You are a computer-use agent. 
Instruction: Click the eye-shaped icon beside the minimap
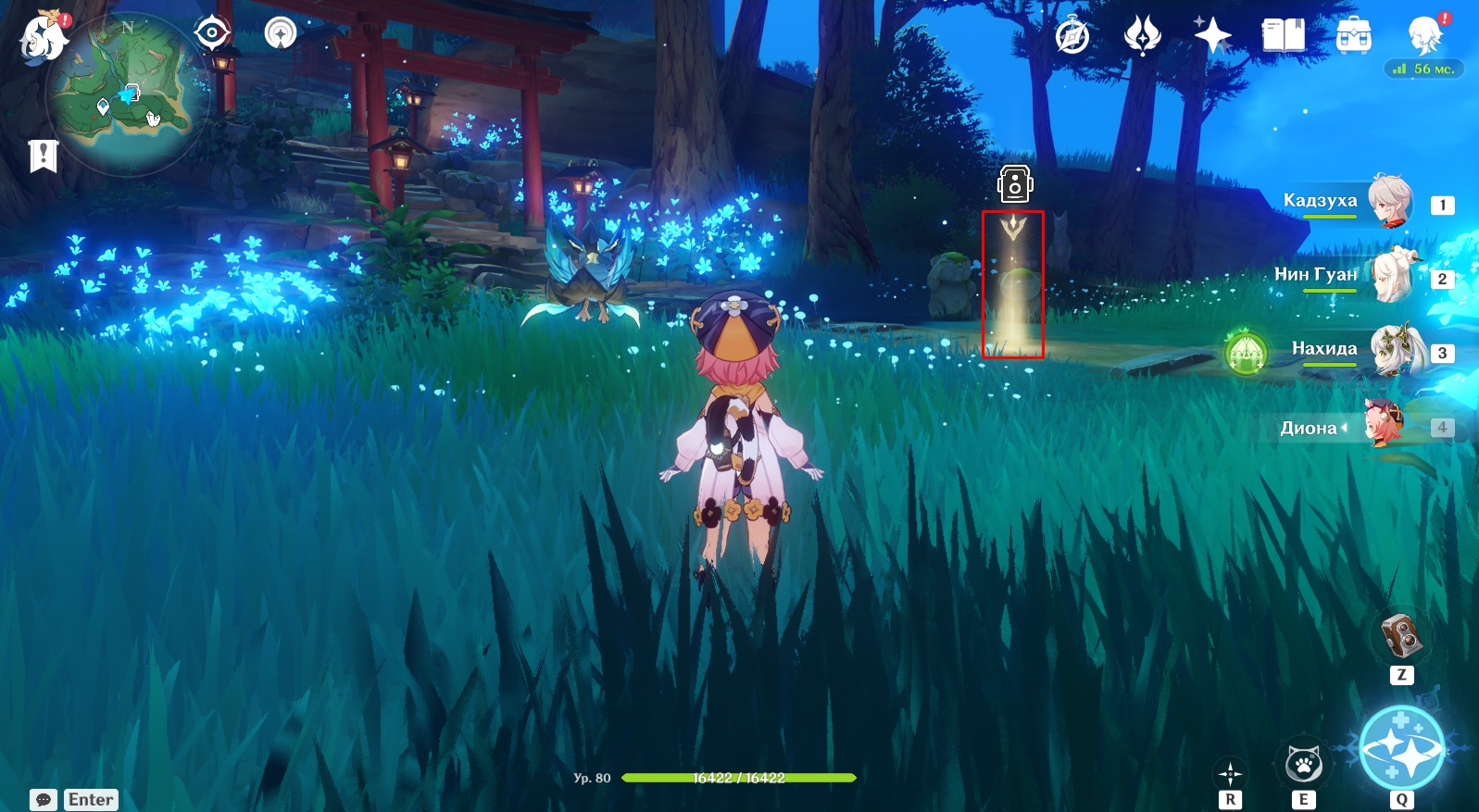(x=212, y=33)
